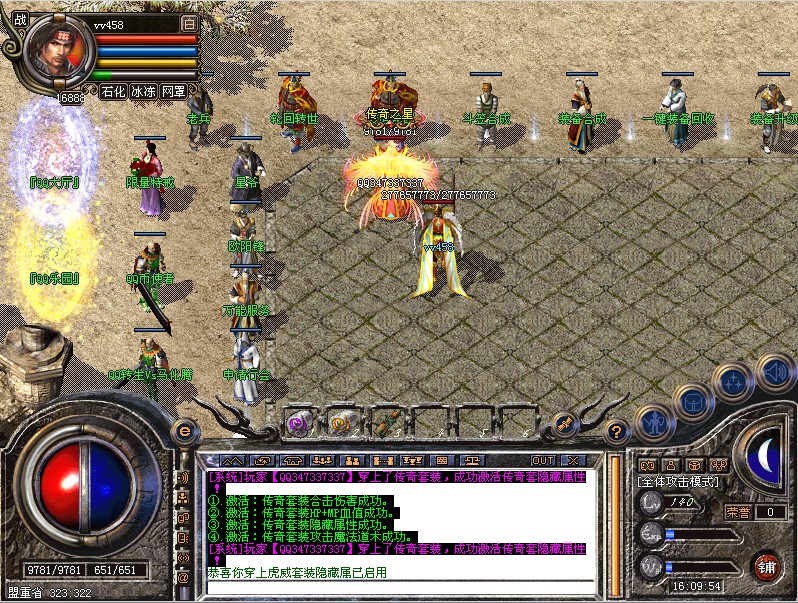Open the 荣誉 honor button
Image resolution: width=798 pixels, height=603 pixels.
(739, 512)
